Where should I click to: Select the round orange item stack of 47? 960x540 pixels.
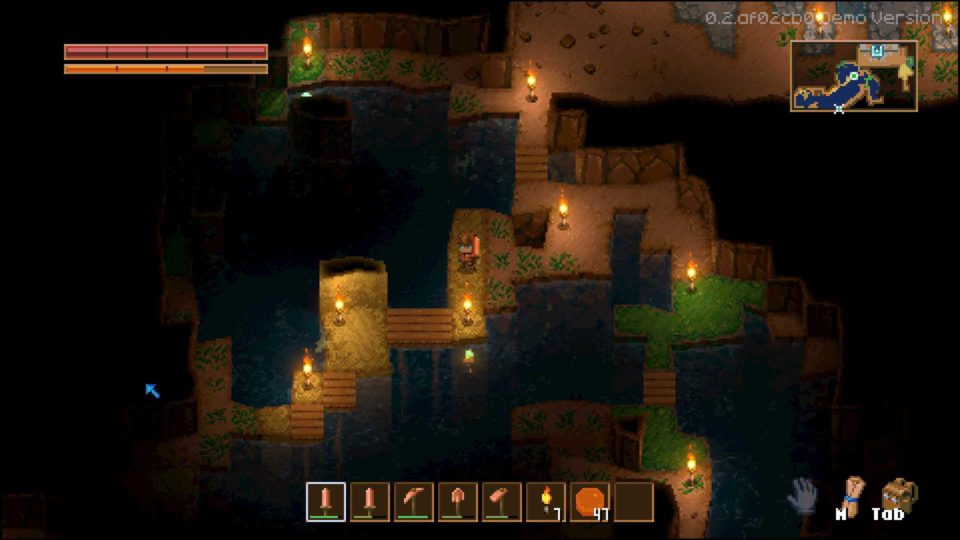click(x=590, y=501)
